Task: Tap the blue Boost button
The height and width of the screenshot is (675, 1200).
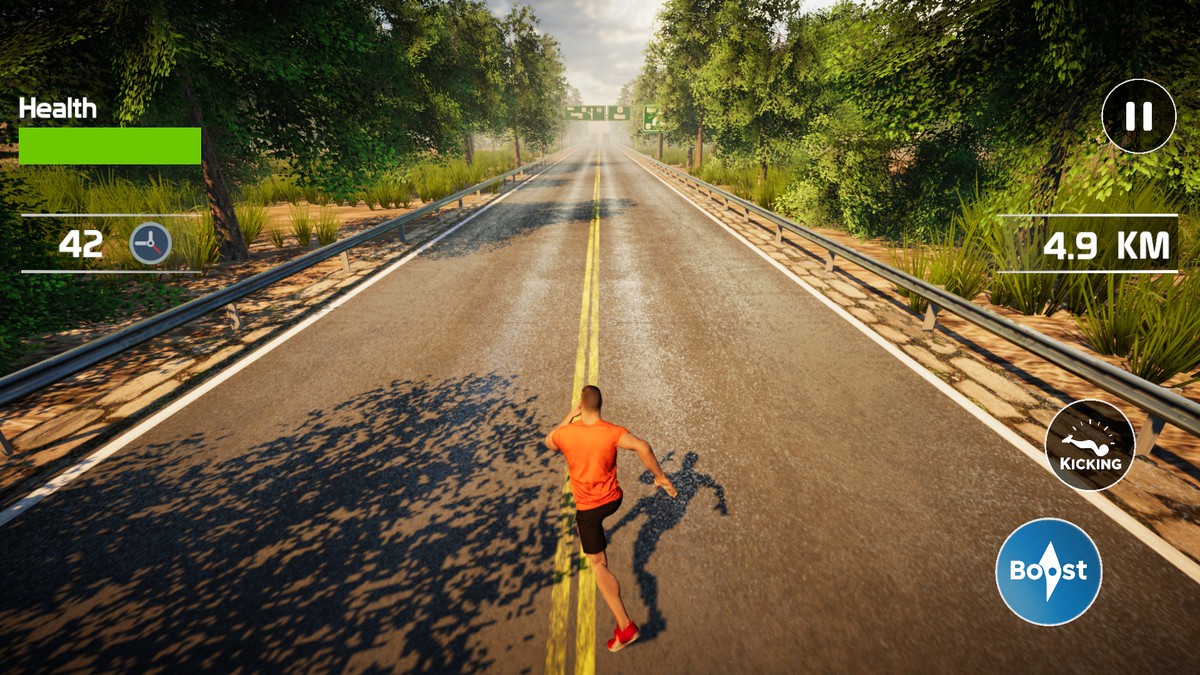Action: tap(1048, 571)
